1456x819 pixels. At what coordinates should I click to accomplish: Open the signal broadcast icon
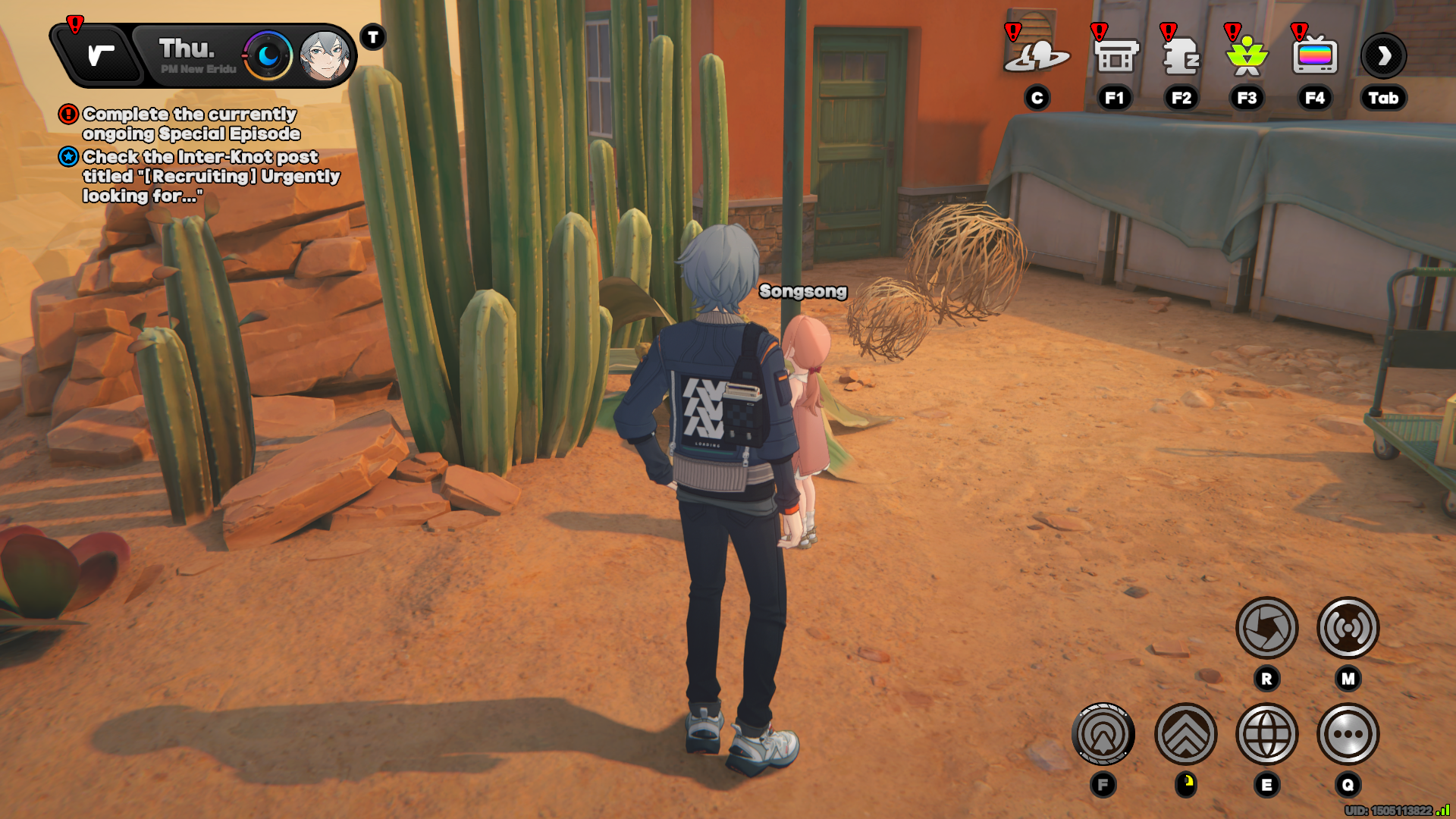coord(1348,628)
